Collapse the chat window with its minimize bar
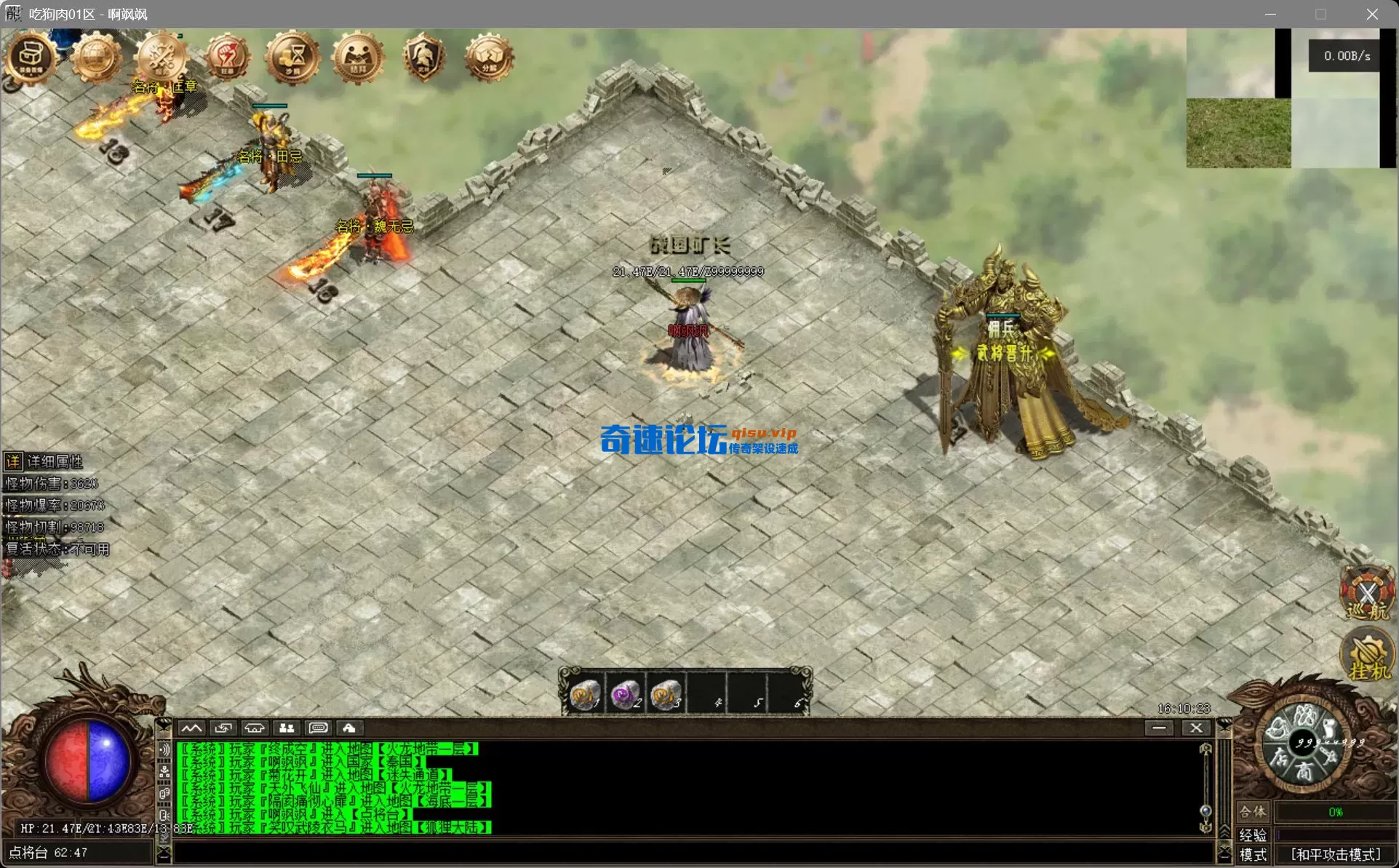 [x=1160, y=728]
